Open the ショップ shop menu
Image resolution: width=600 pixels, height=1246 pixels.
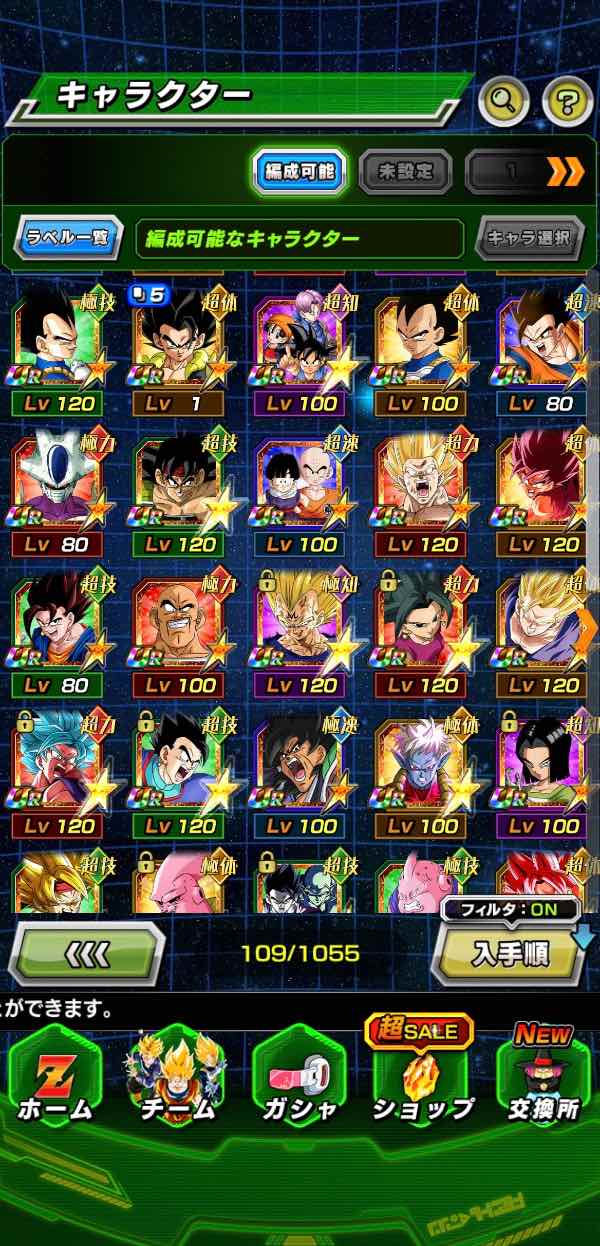[422, 1081]
